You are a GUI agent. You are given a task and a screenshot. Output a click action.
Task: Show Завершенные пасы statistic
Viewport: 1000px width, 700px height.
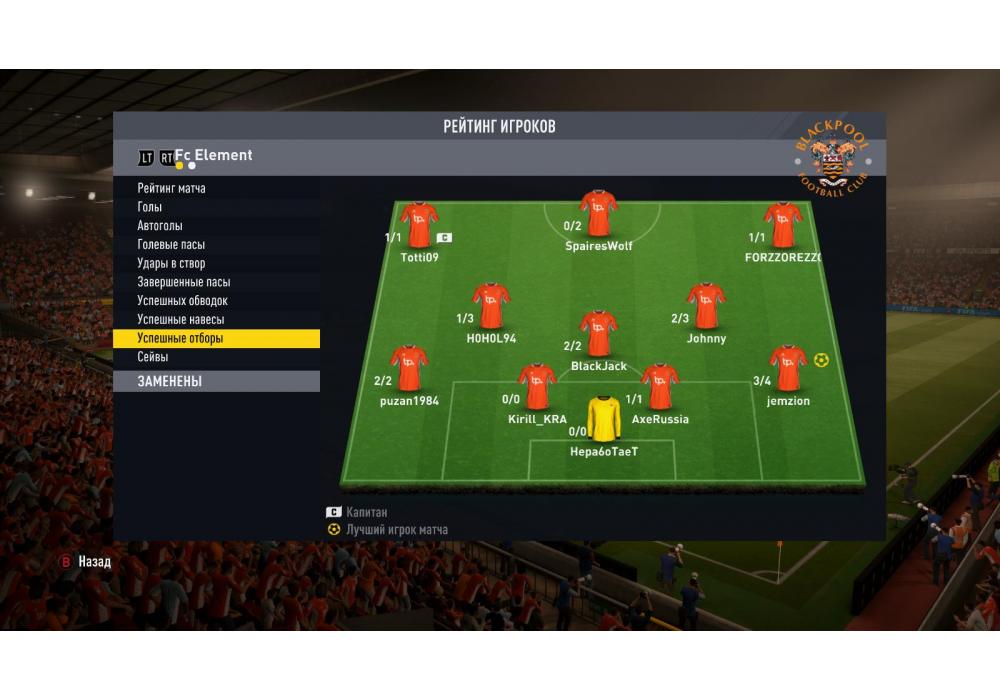click(183, 282)
